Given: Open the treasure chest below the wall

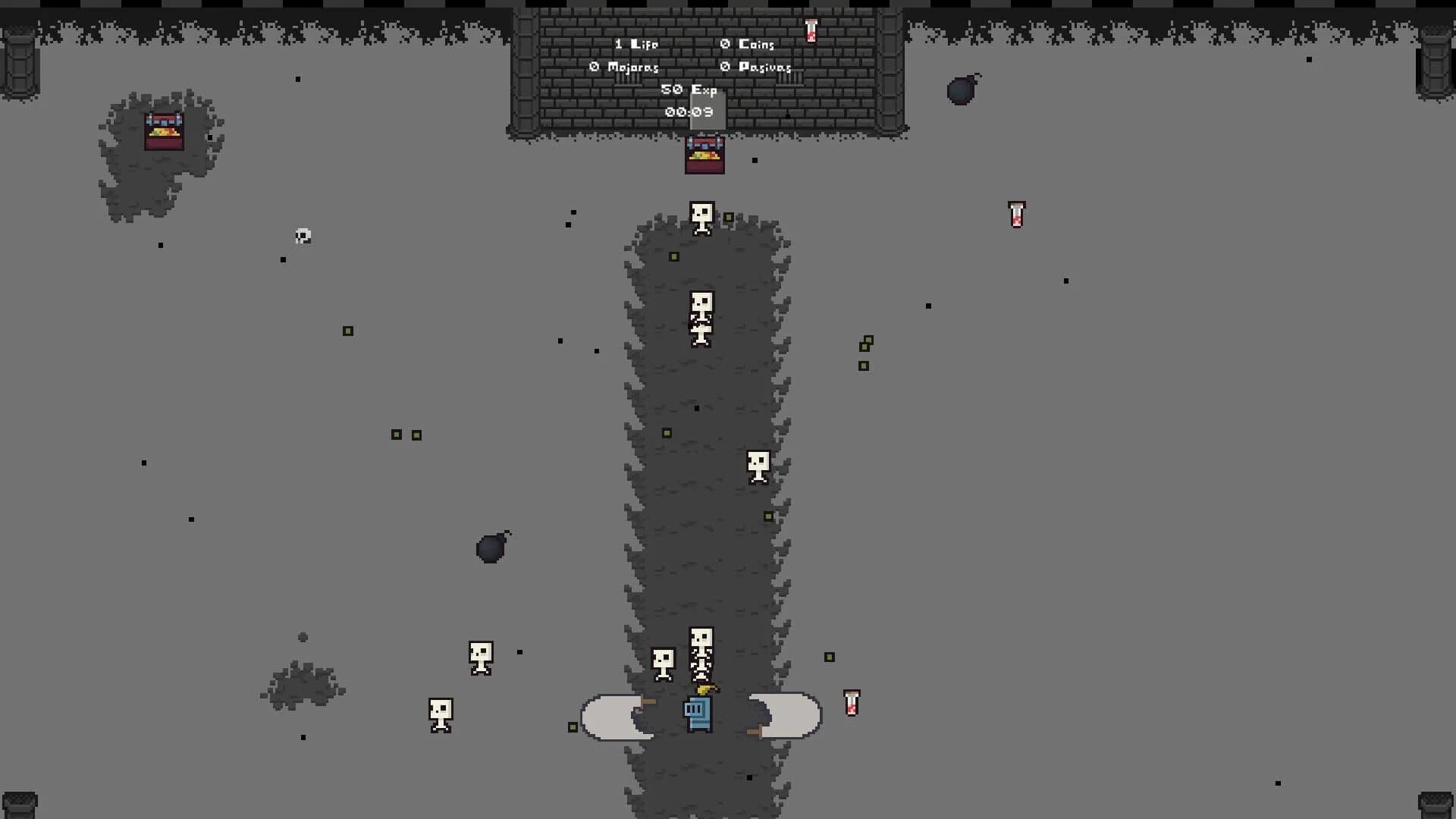Looking at the screenshot, I should click(x=704, y=154).
